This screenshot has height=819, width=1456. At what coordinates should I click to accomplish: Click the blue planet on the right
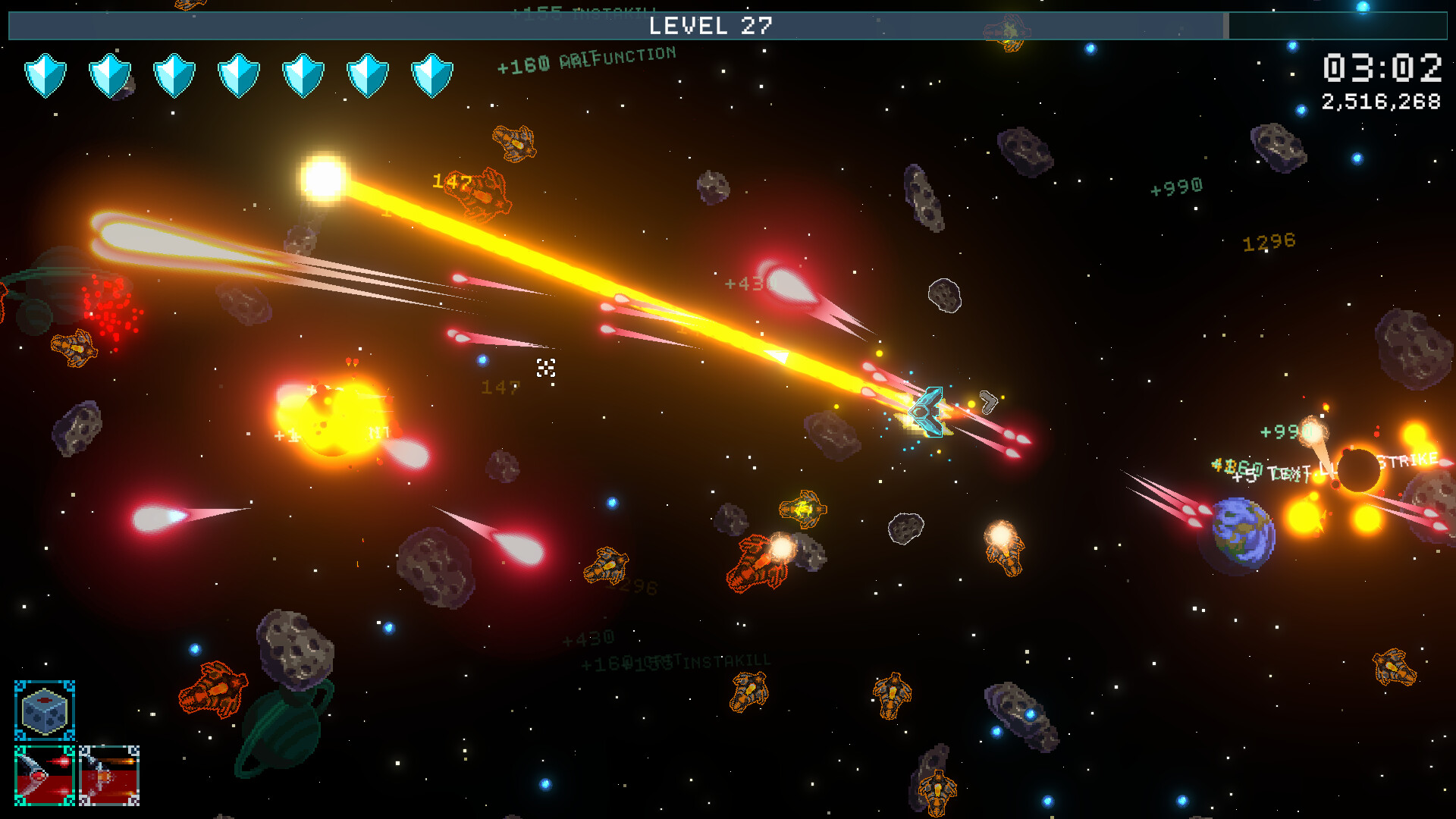(x=1243, y=536)
